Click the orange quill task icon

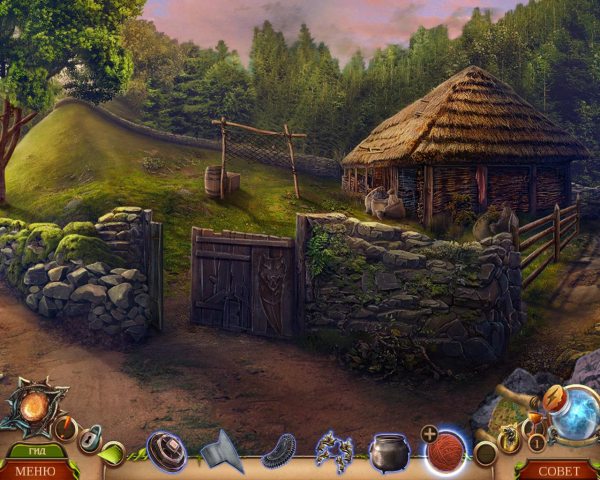pyautogui.click(x=66, y=428)
